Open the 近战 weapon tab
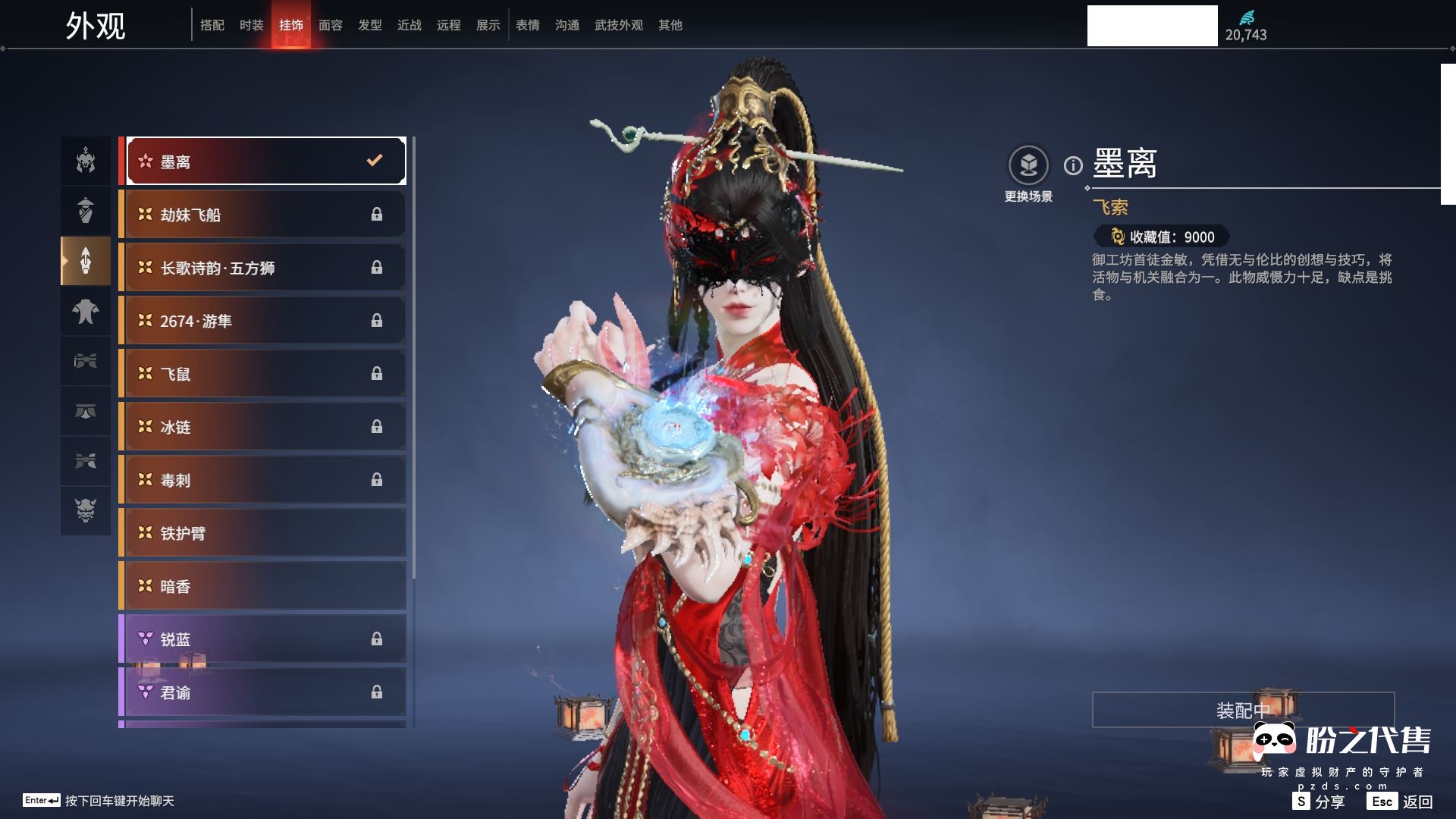The image size is (1456, 819). click(409, 25)
